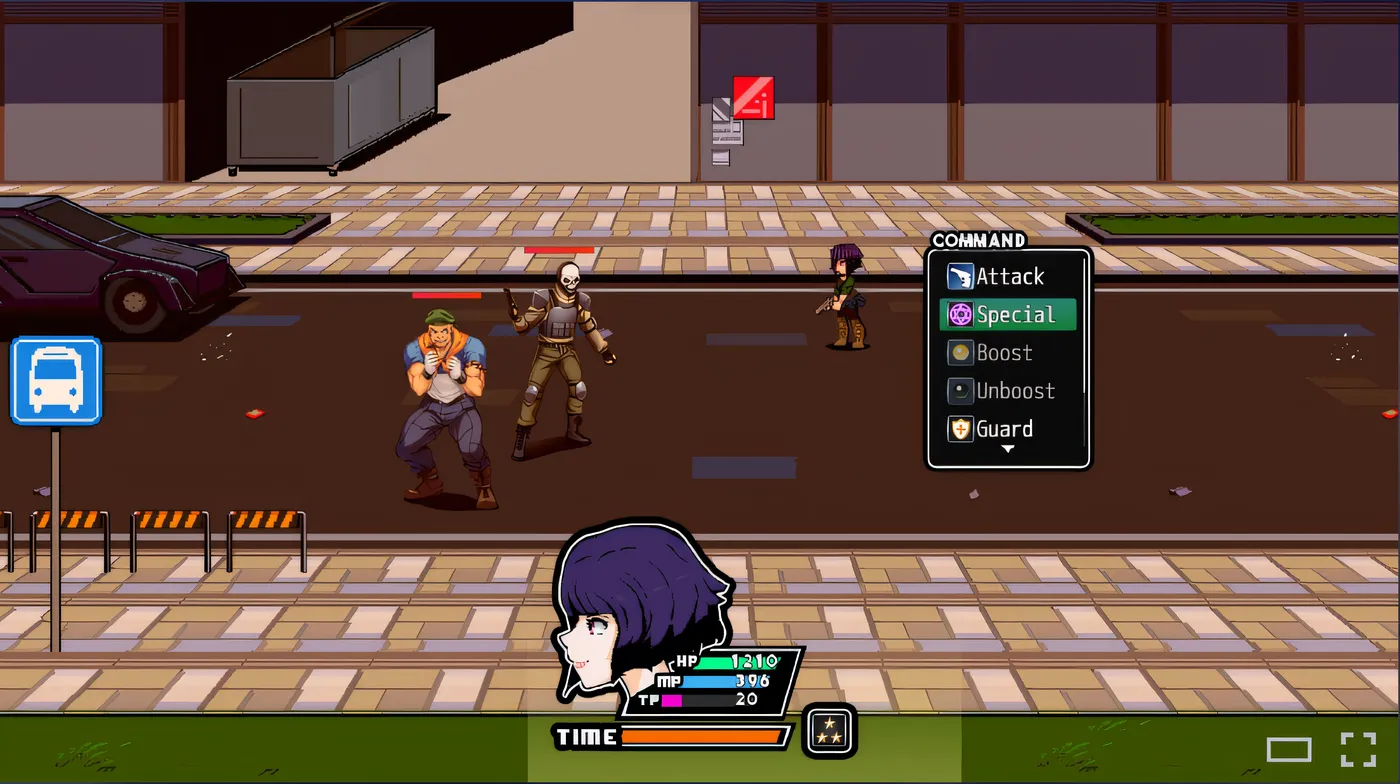Open the COMMAND panel header

(977, 240)
